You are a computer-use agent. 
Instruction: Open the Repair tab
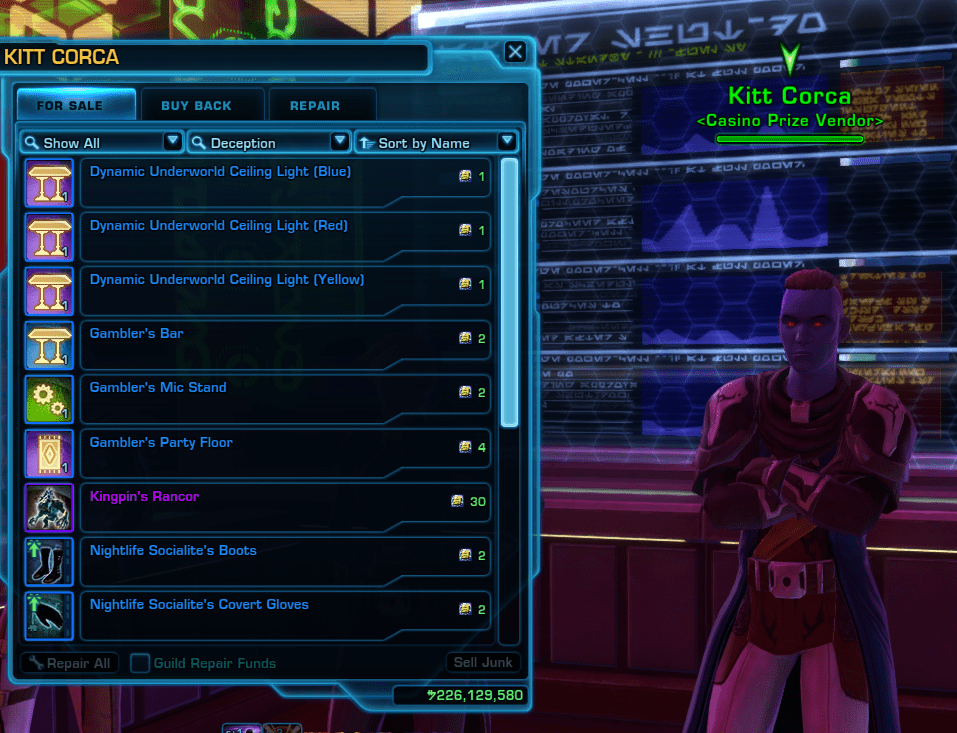click(x=315, y=105)
